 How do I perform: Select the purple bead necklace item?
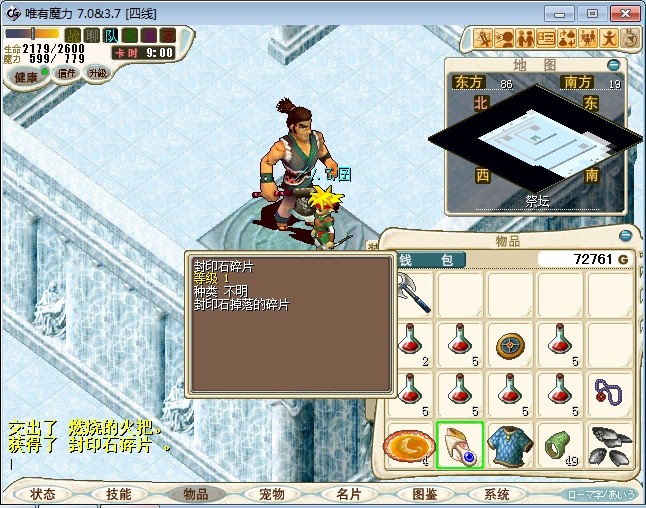(x=610, y=393)
